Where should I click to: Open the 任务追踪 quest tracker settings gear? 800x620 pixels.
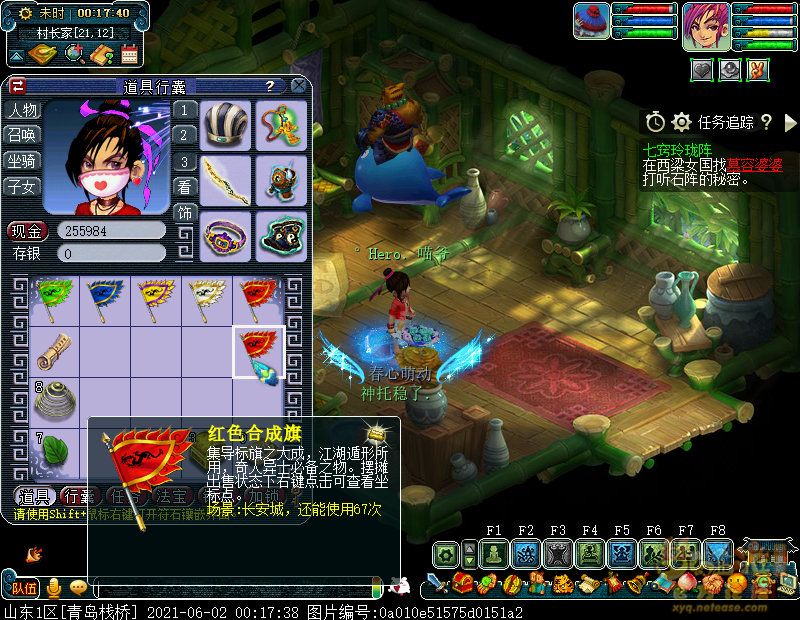(x=681, y=122)
